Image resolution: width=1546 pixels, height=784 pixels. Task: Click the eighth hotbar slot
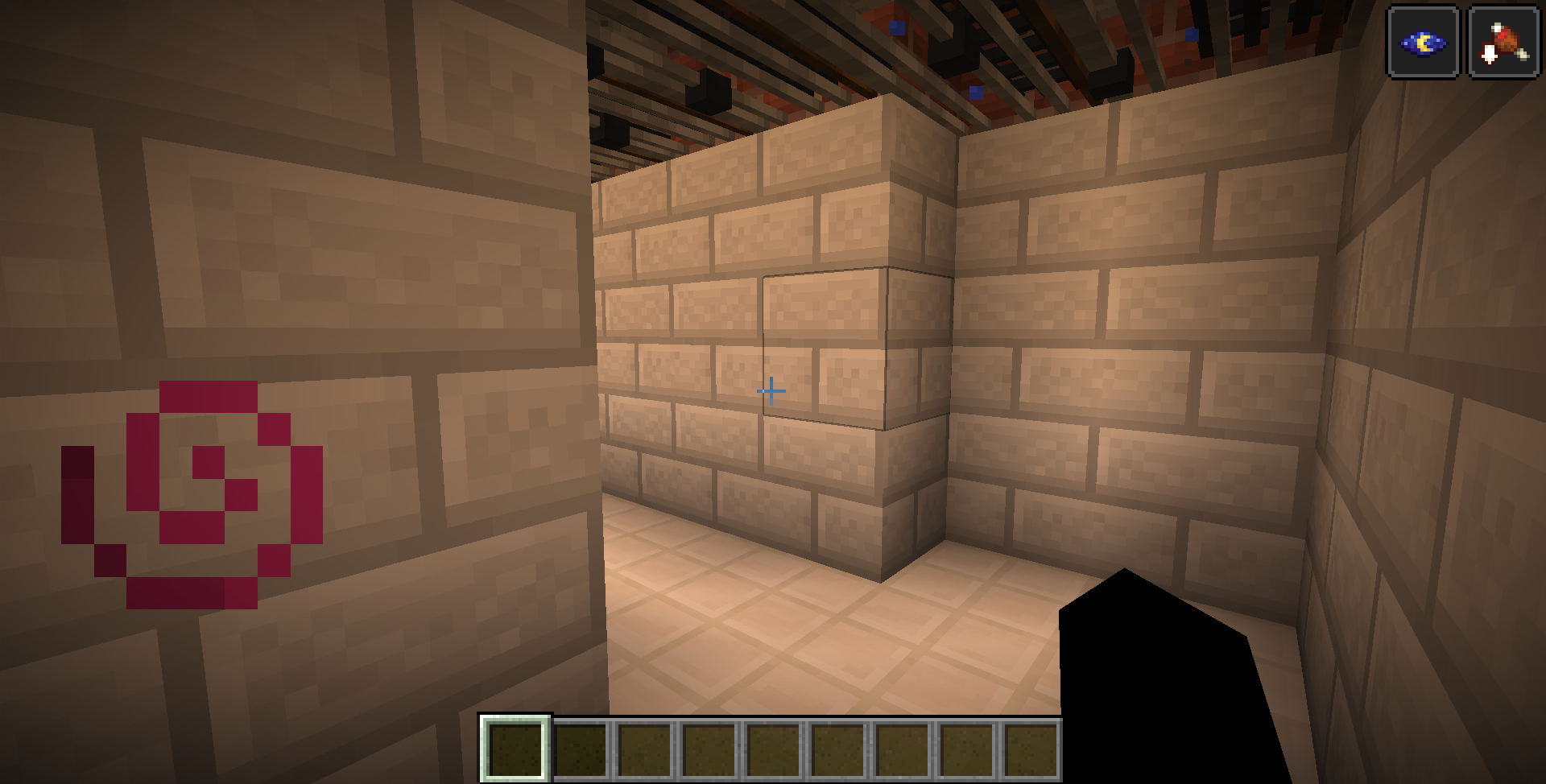click(x=965, y=748)
